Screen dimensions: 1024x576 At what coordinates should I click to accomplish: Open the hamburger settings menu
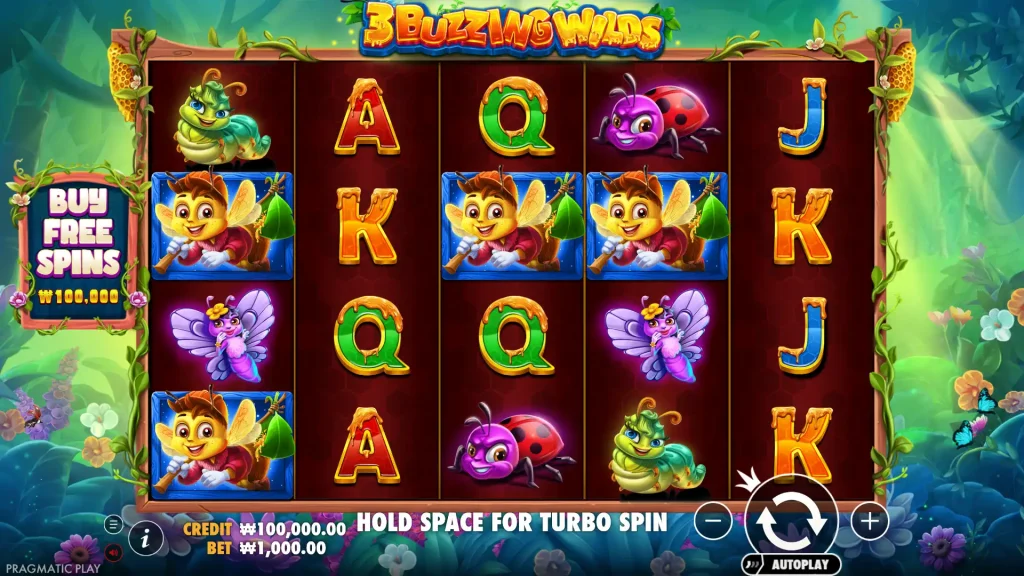(x=113, y=524)
